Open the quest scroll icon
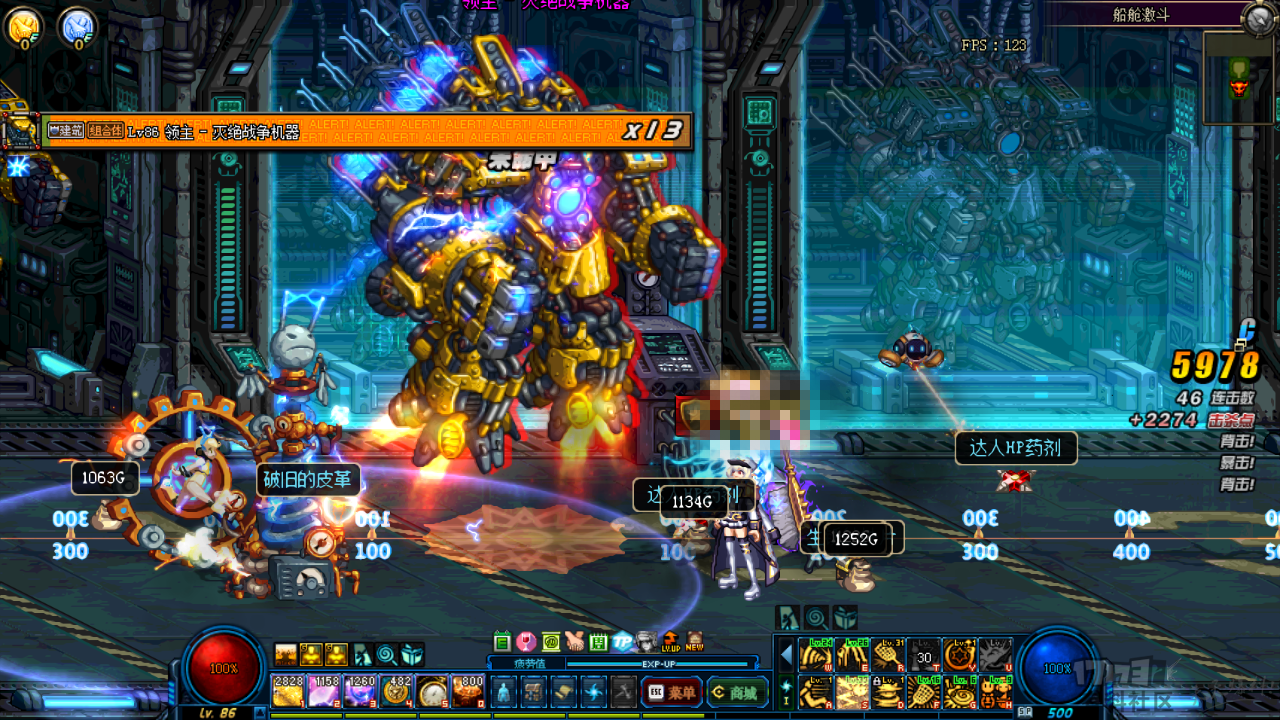 (565, 691)
